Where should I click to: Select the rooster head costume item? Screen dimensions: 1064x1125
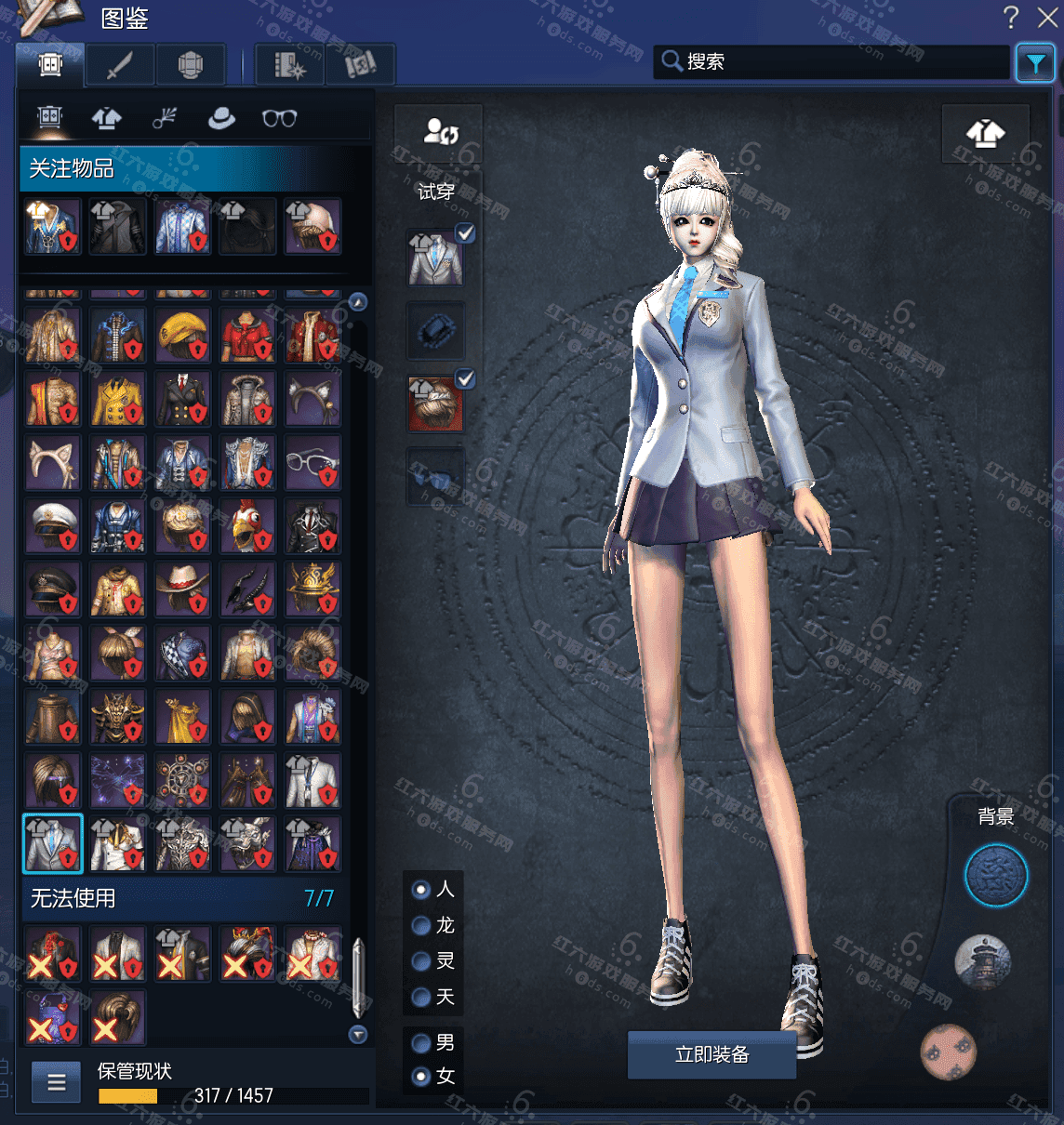[248, 526]
